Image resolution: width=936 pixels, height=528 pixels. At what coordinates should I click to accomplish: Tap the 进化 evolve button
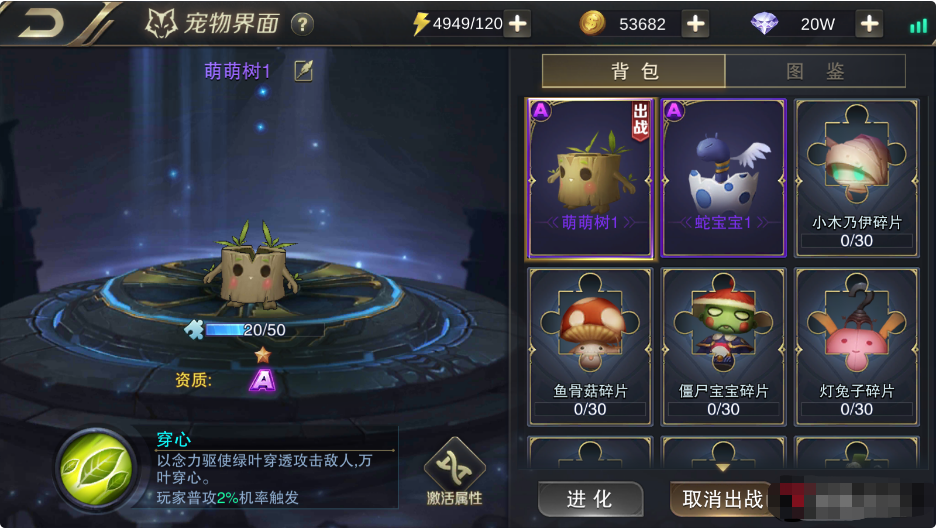click(x=590, y=498)
